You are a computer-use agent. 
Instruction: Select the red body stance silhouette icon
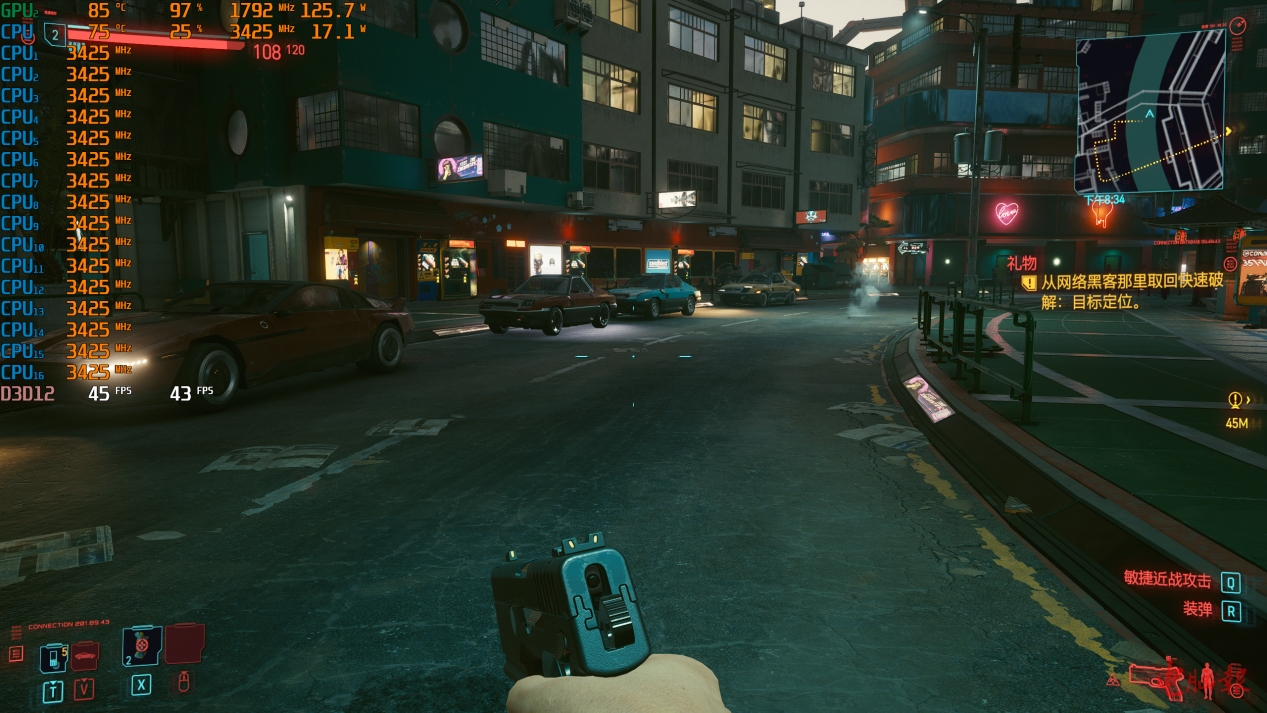click(x=1207, y=679)
